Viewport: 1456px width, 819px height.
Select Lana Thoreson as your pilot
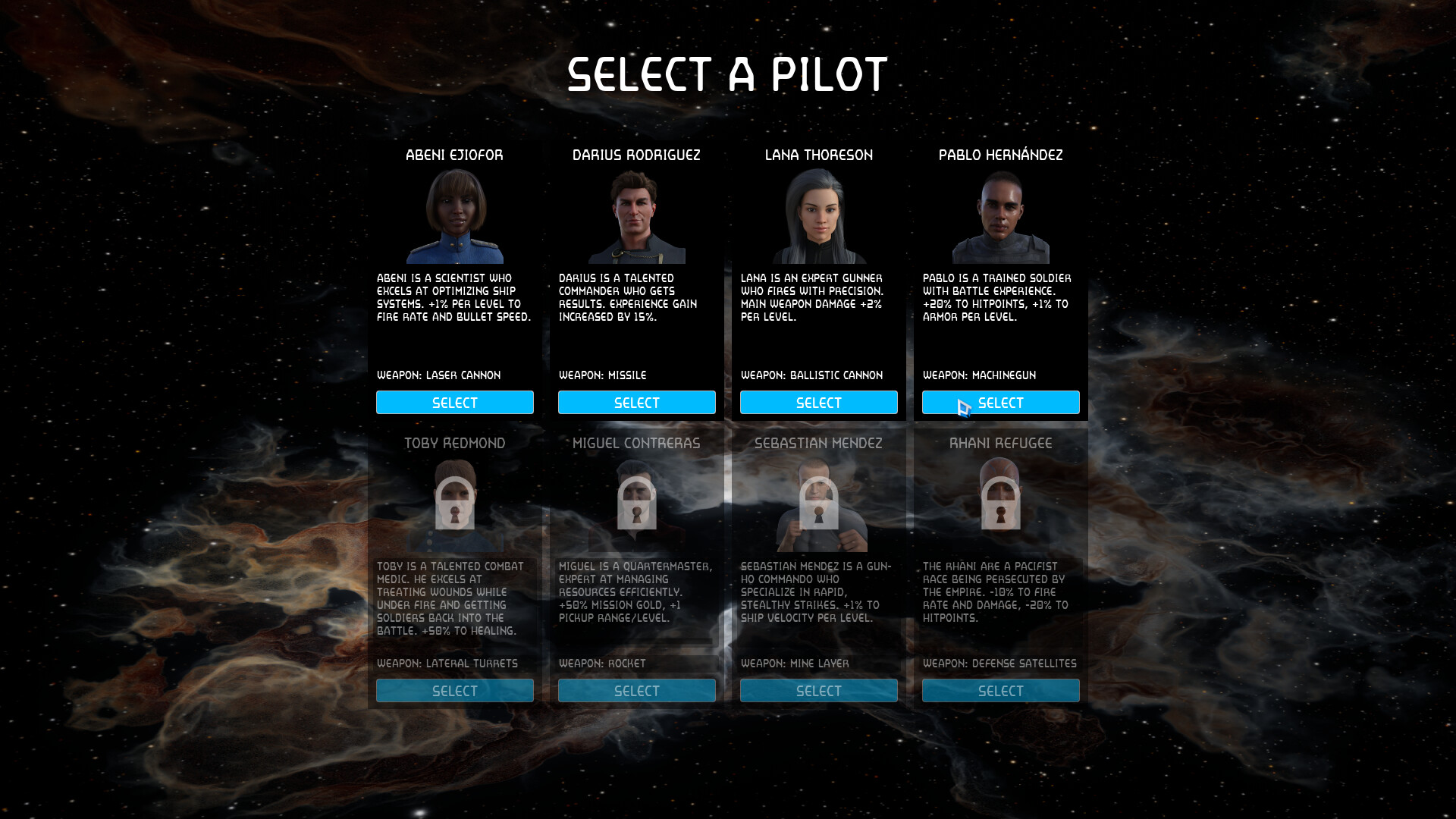(818, 402)
